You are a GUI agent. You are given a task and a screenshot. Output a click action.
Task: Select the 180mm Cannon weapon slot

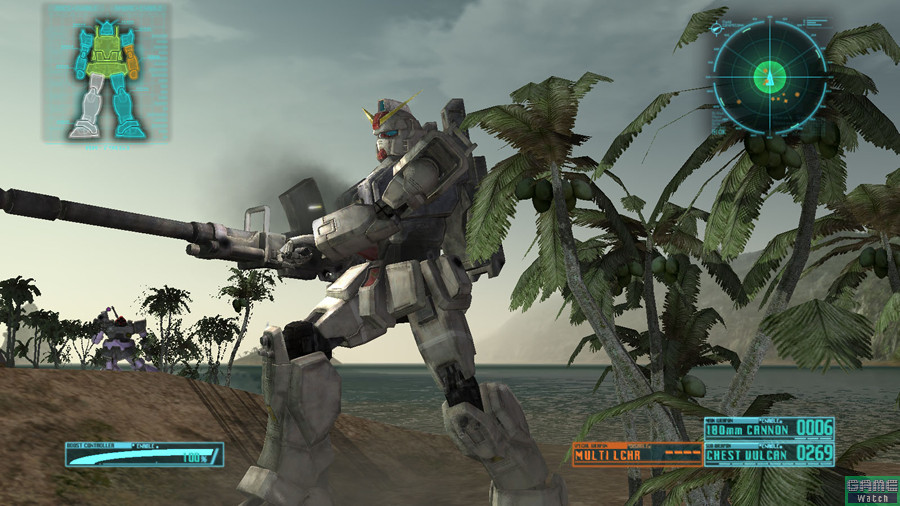pyautogui.click(x=768, y=429)
